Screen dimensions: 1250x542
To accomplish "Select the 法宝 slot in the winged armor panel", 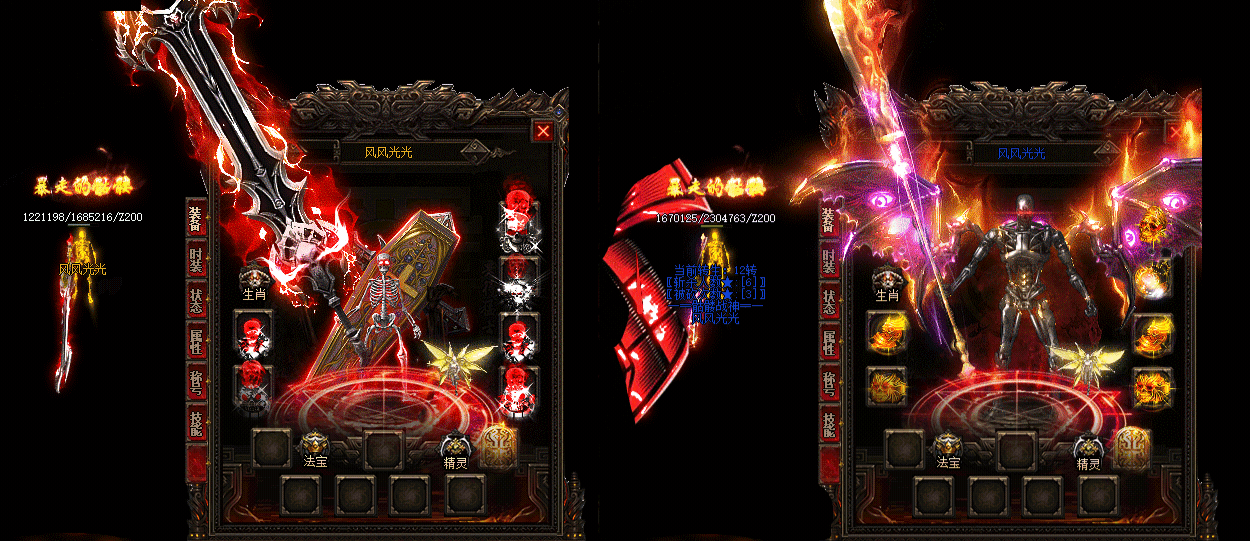I will [948, 448].
